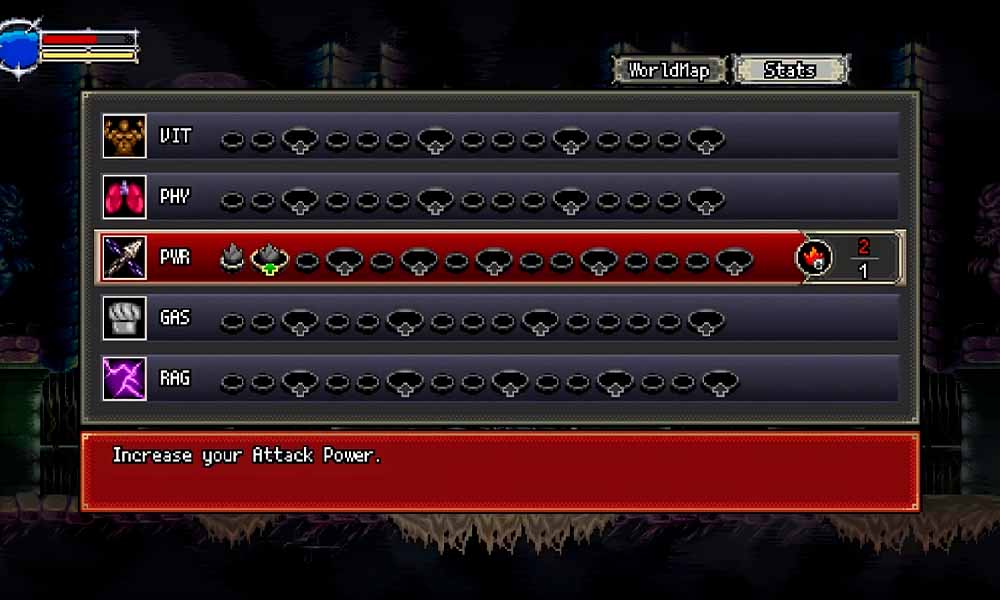The height and width of the screenshot is (600, 1000).
Task: Select the RAG stat row
Action: (500, 380)
